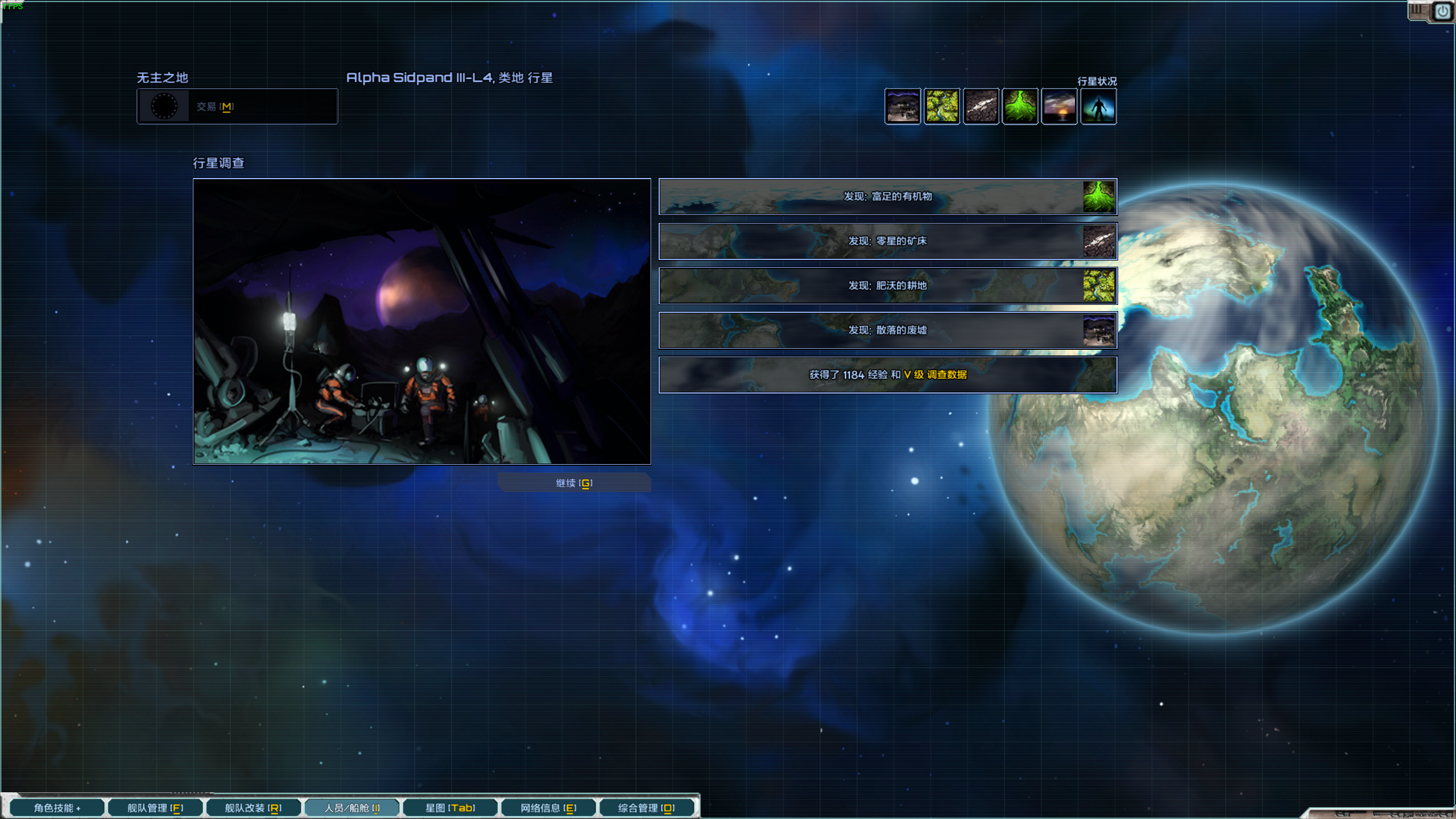Inspect the ruins icon under 行星状况

tap(903, 106)
